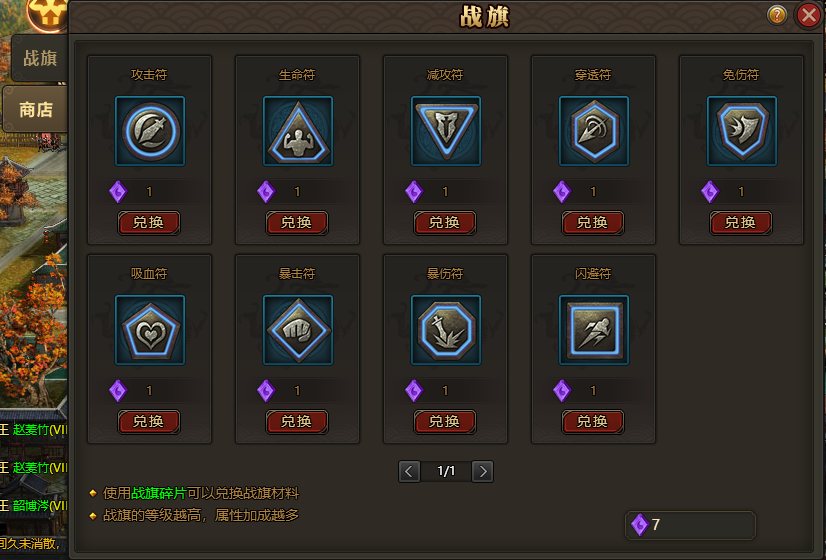Image resolution: width=826 pixels, height=560 pixels.
Task: Select the 生命符 triangle body icon
Action: pyautogui.click(x=298, y=130)
